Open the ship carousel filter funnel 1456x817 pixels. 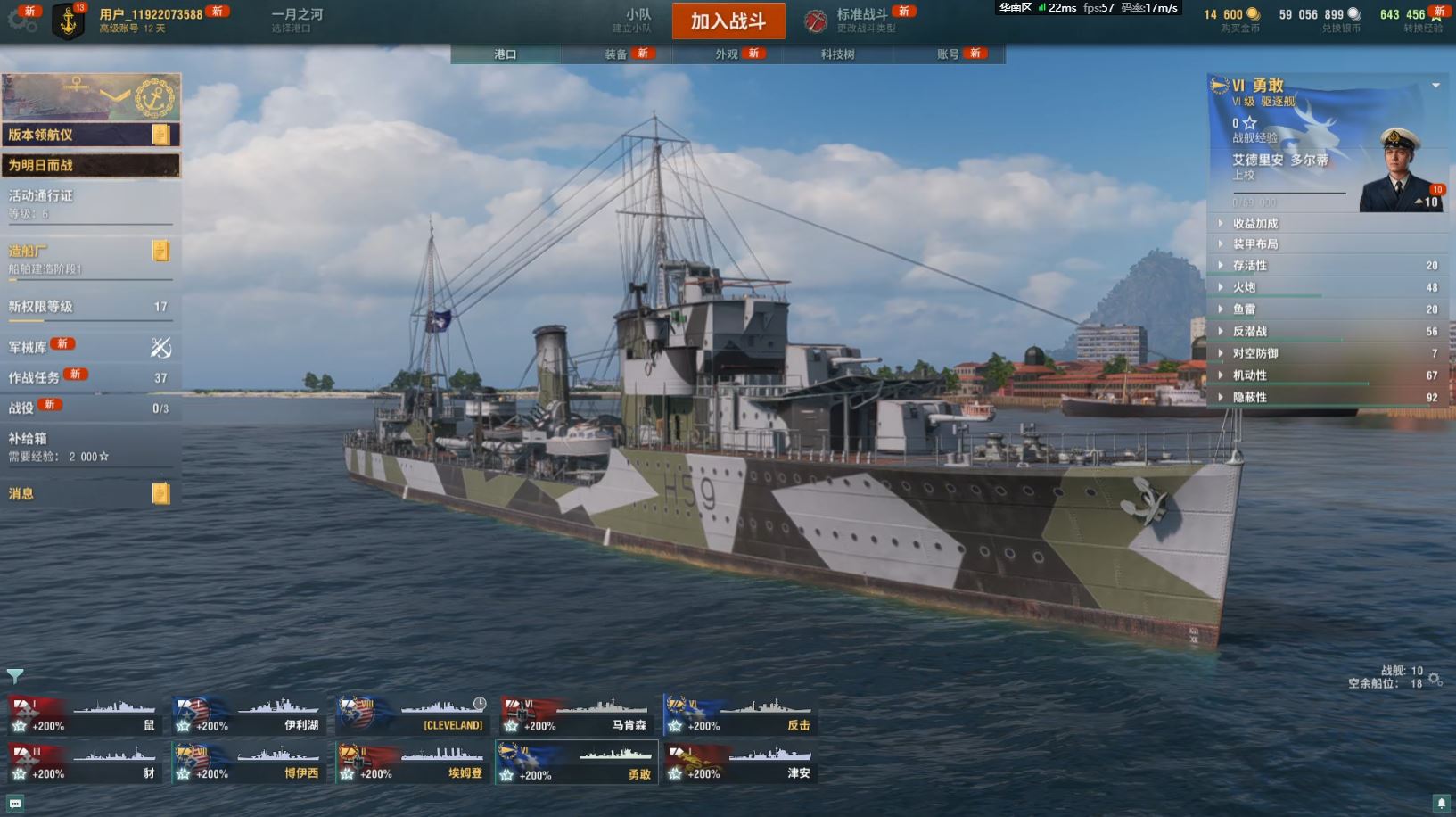click(x=14, y=675)
